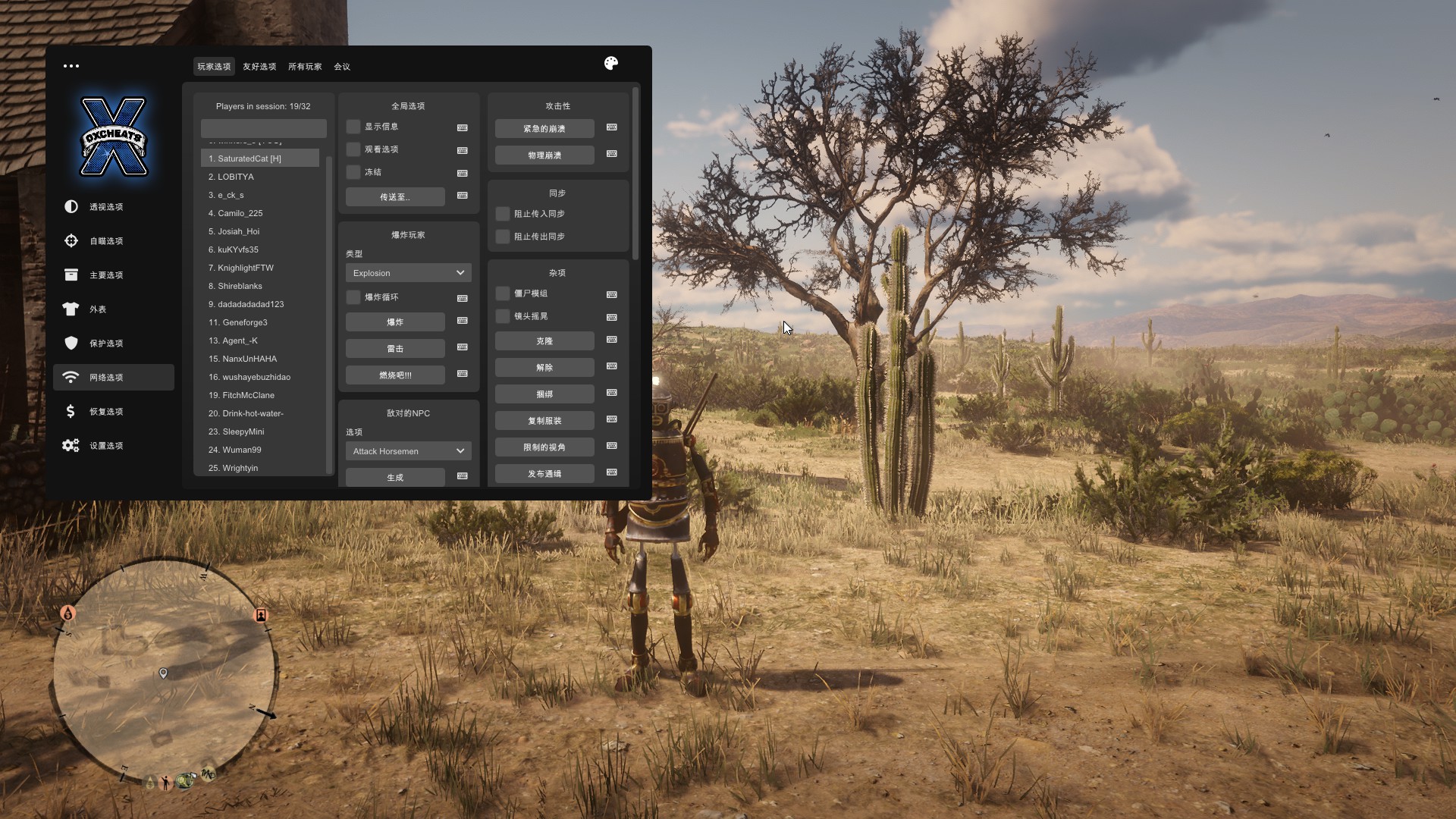Switch to the 友好选项 tab
The height and width of the screenshot is (819, 1456).
(259, 67)
